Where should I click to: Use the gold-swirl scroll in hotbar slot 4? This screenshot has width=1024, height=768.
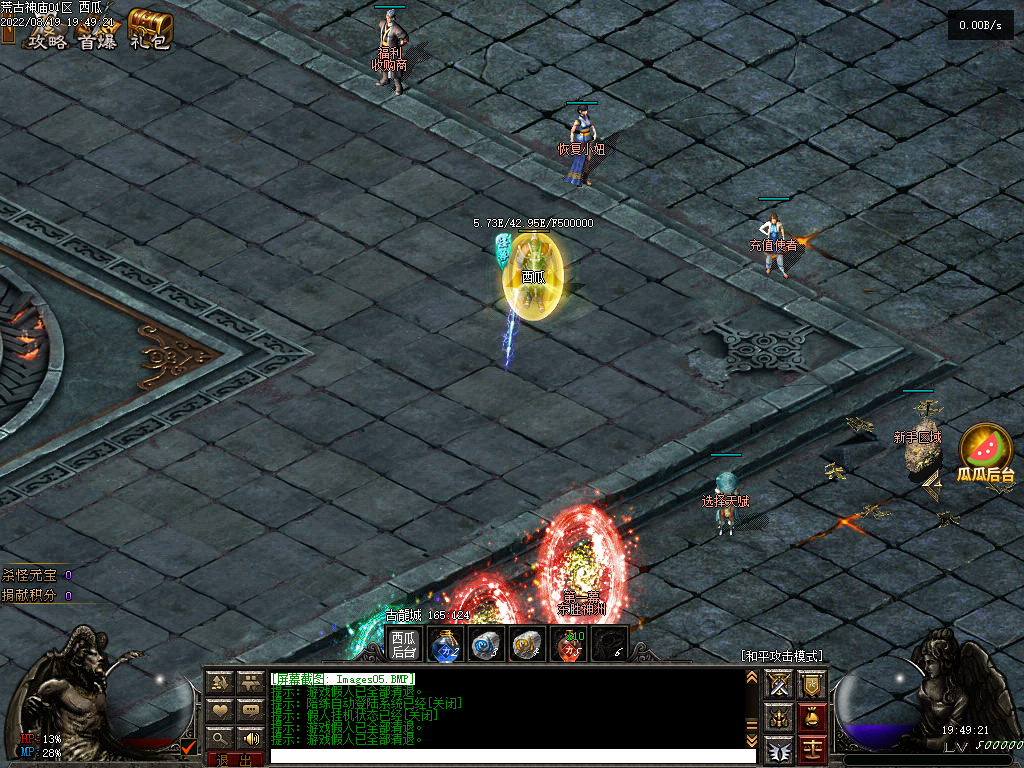point(527,646)
